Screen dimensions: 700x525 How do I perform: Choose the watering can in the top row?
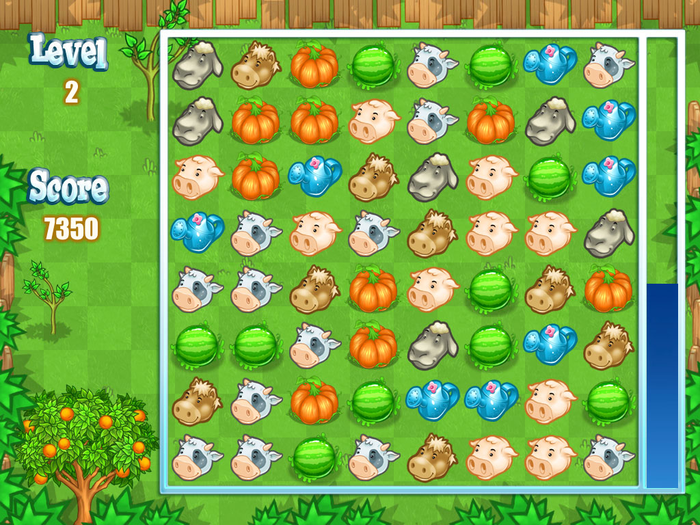tap(549, 66)
